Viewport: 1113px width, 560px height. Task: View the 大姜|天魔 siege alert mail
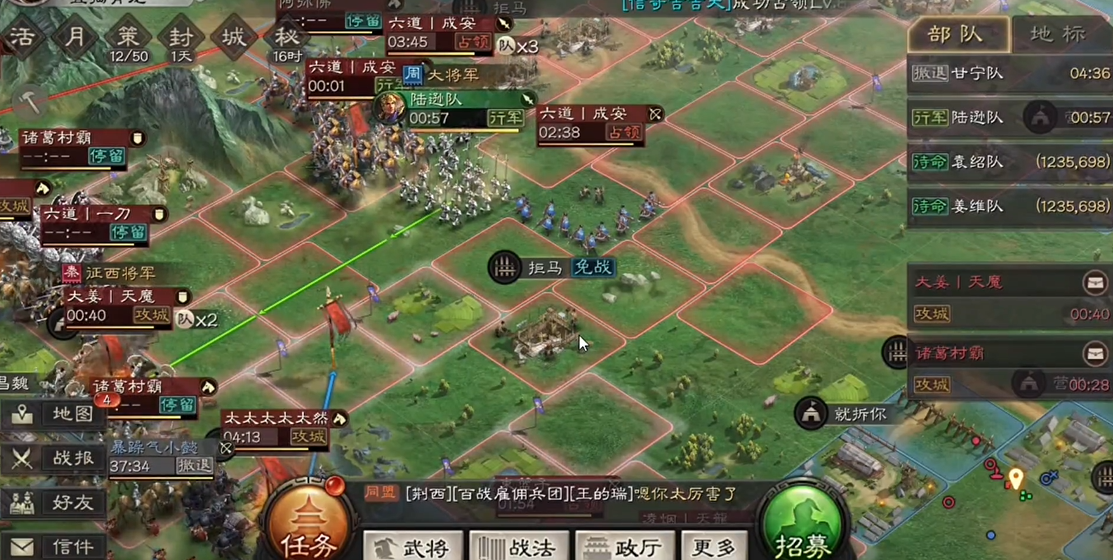pyautogui.click(x=1095, y=283)
